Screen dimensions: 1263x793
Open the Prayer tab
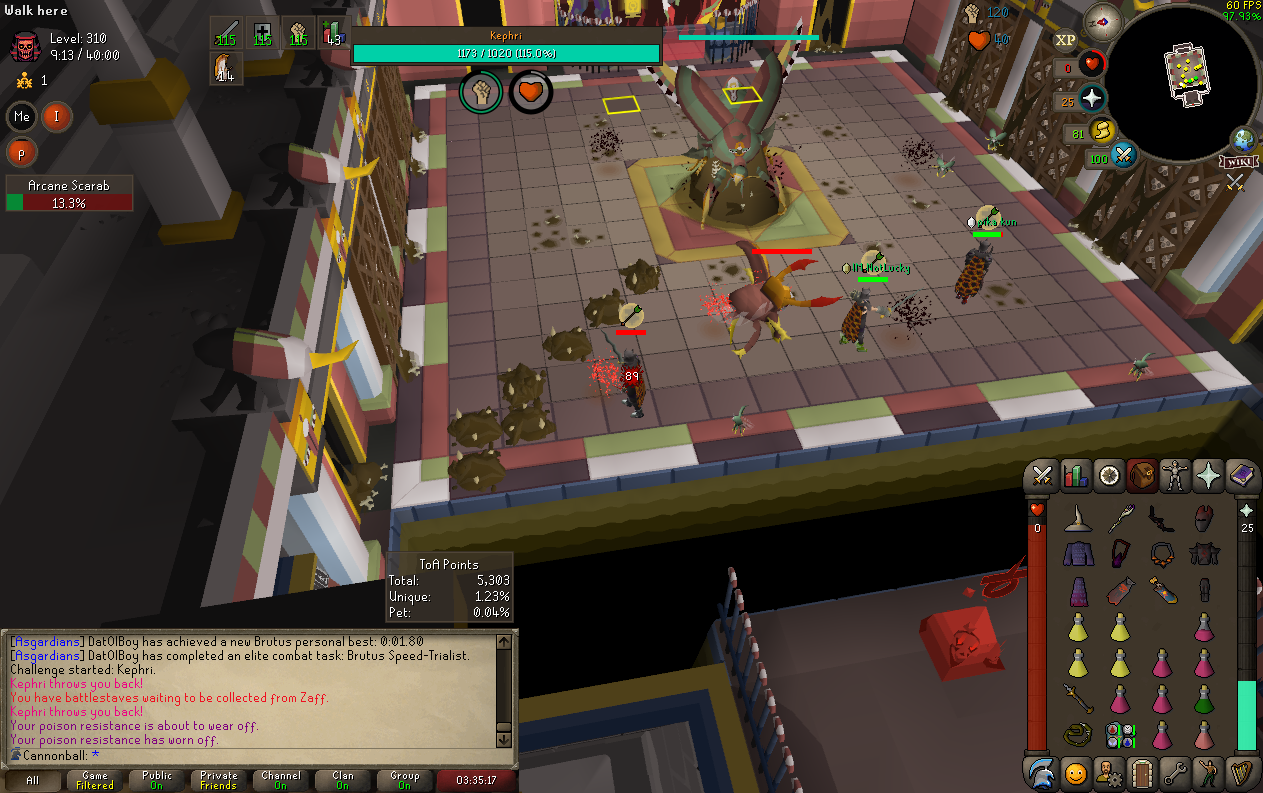click(x=1209, y=476)
